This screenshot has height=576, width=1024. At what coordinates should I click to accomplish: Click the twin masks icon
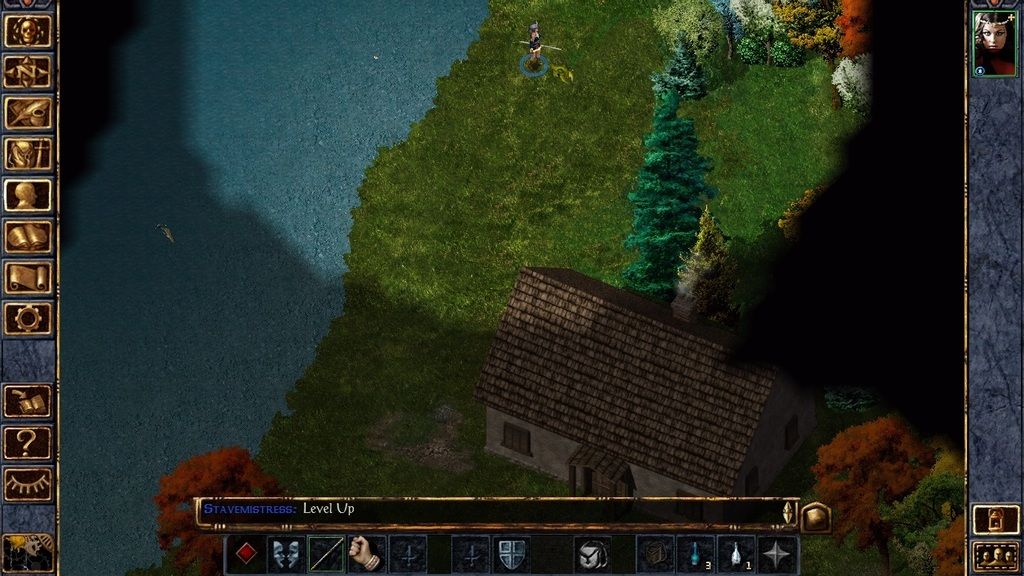(286, 554)
